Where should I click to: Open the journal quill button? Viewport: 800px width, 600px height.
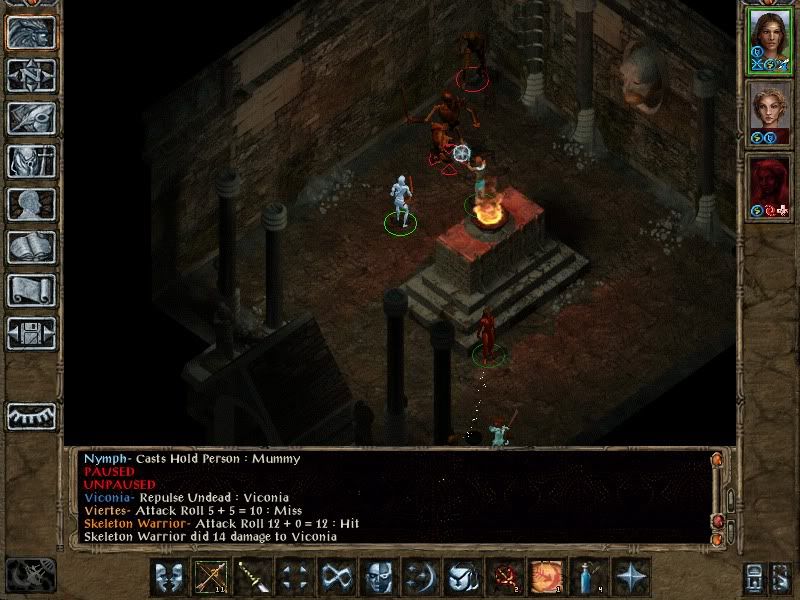pos(30,118)
